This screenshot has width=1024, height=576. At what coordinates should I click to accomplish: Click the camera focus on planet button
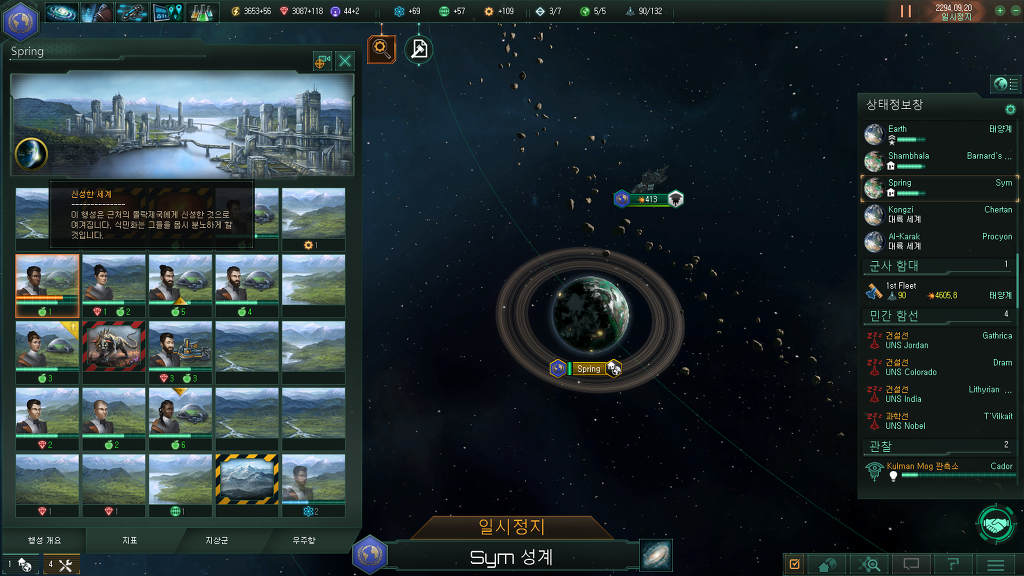322,61
